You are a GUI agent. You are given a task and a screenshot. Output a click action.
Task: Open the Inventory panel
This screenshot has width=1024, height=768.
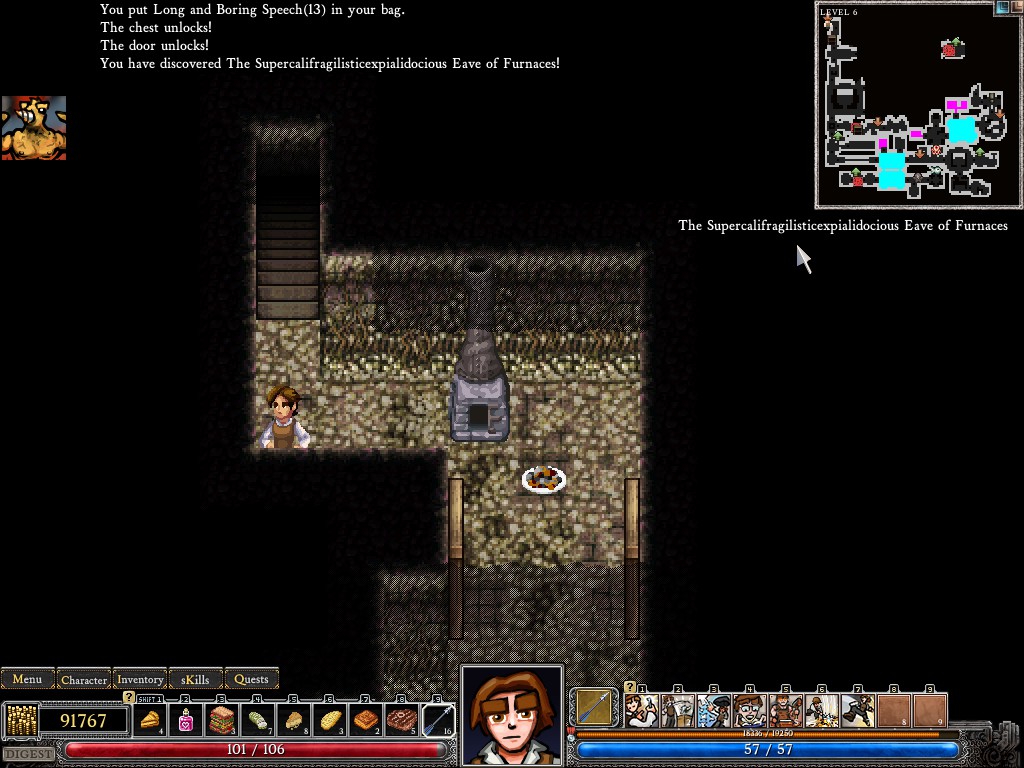[x=140, y=679]
